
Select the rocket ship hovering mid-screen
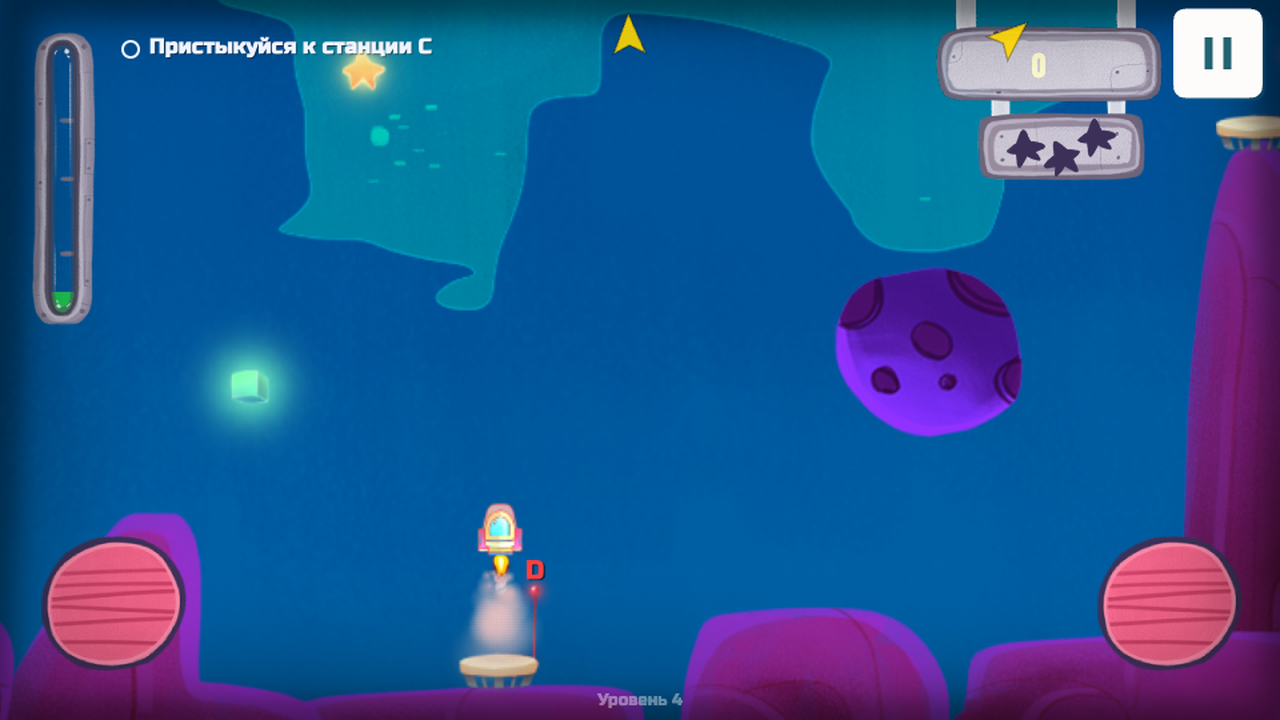[x=500, y=530]
